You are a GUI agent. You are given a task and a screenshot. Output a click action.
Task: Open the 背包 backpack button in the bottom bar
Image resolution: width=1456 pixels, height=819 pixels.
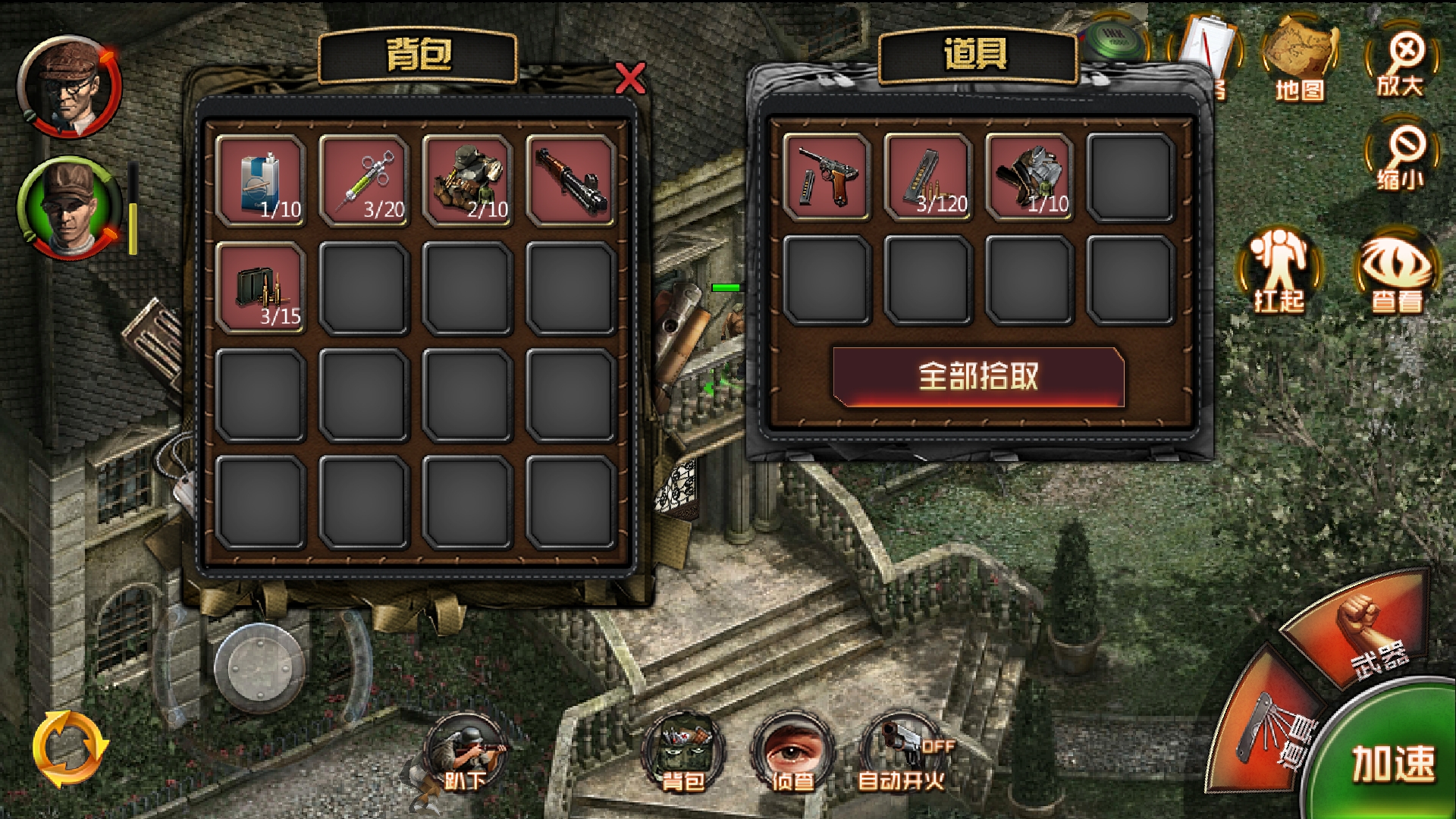683,751
